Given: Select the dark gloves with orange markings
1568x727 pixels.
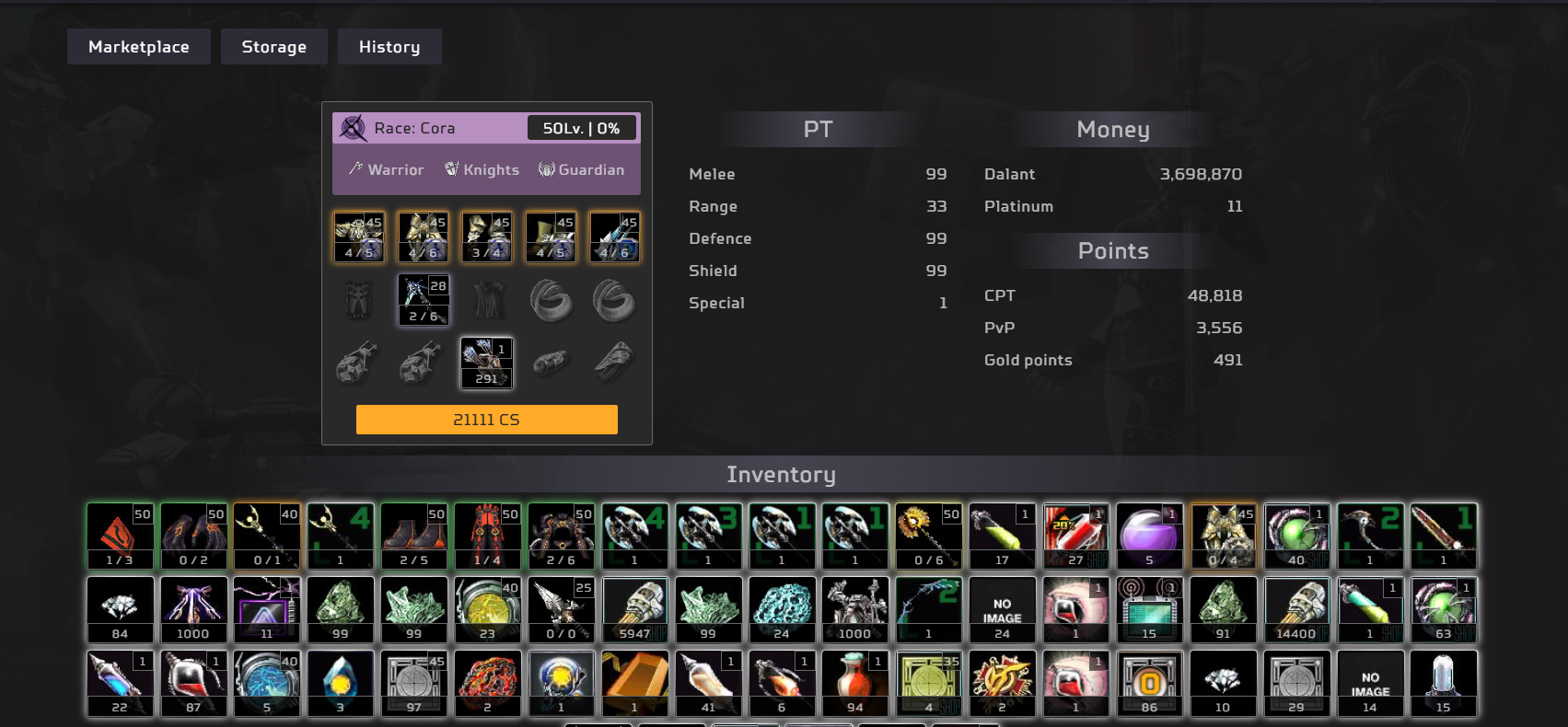Looking at the screenshot, I should 193,536.
